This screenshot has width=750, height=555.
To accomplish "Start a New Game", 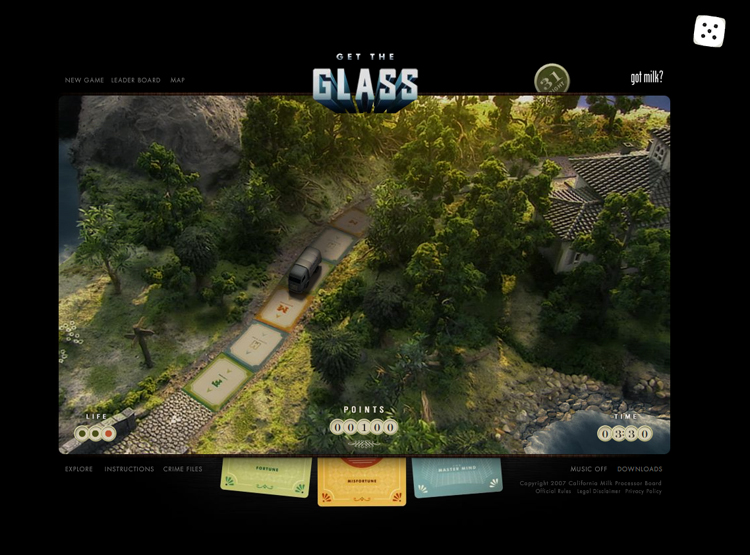I will (84, 80).
